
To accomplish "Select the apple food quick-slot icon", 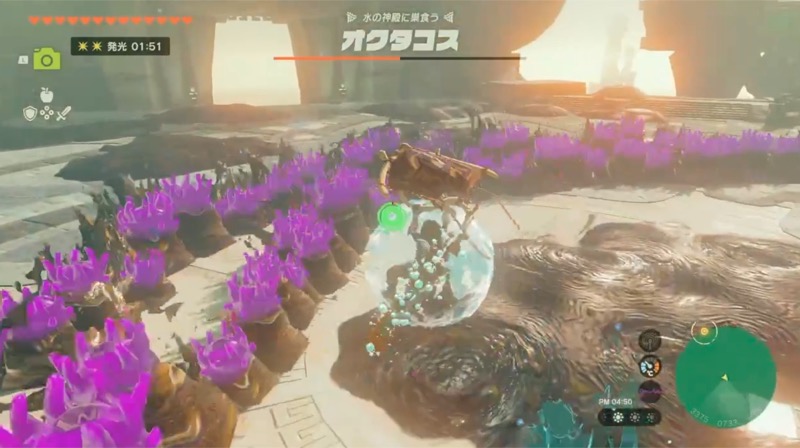I will 47,94.
